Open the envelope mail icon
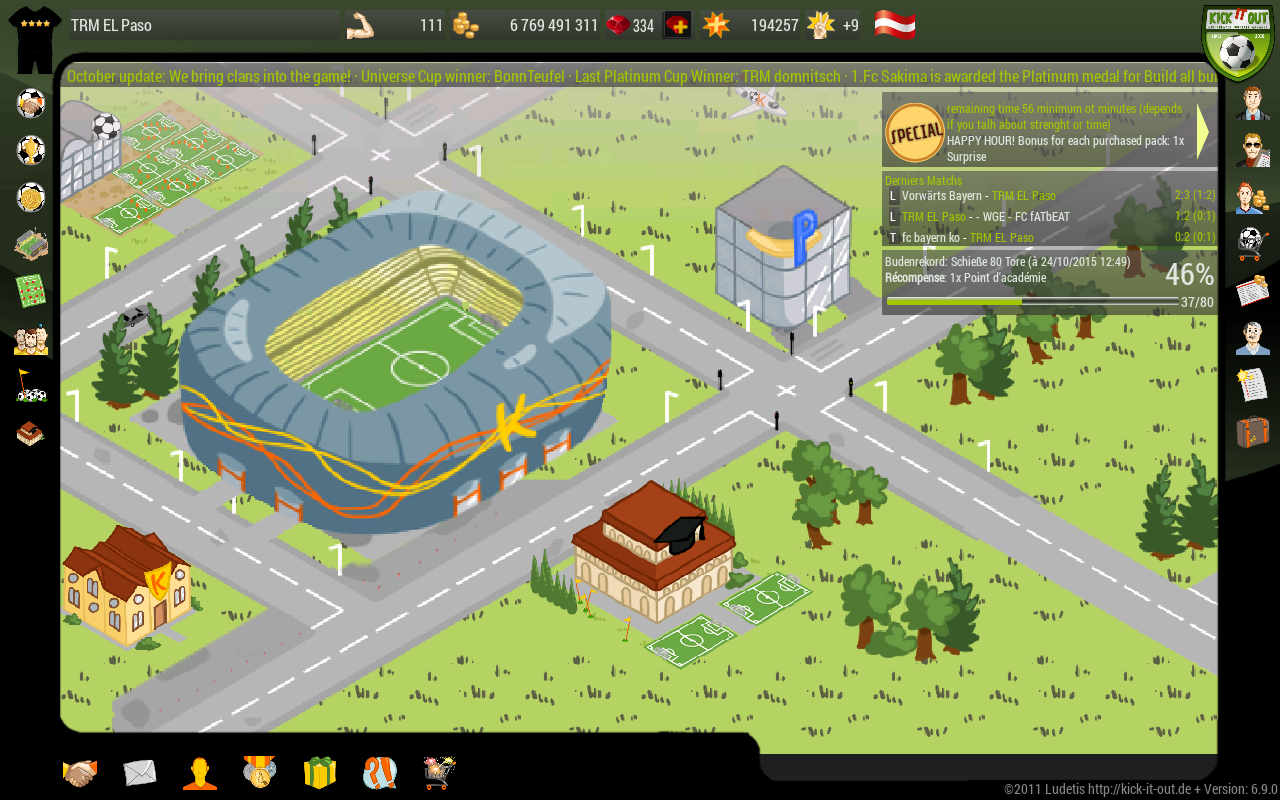Viewport: 1280px width, 800px height. tap(140, 773)
